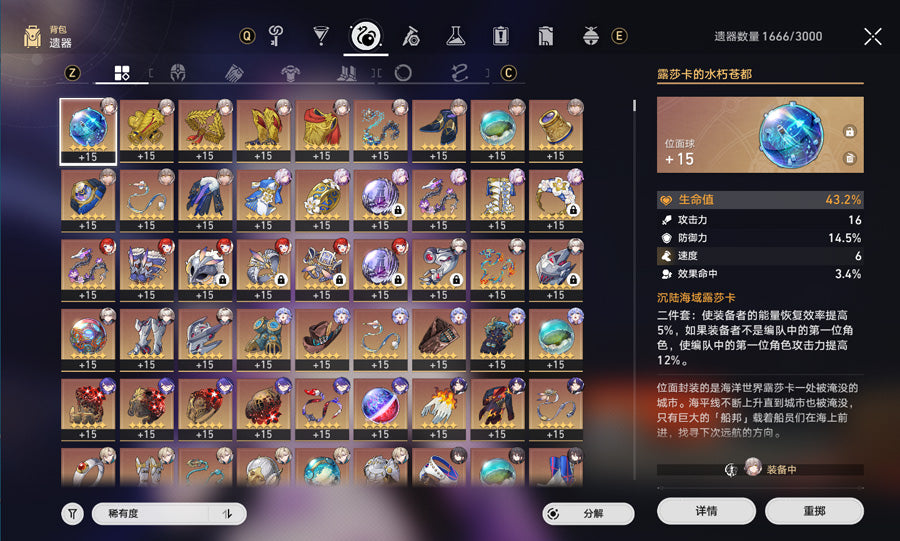
Task: Filter relics by body armor piece
Action: (x=290, y=73)
